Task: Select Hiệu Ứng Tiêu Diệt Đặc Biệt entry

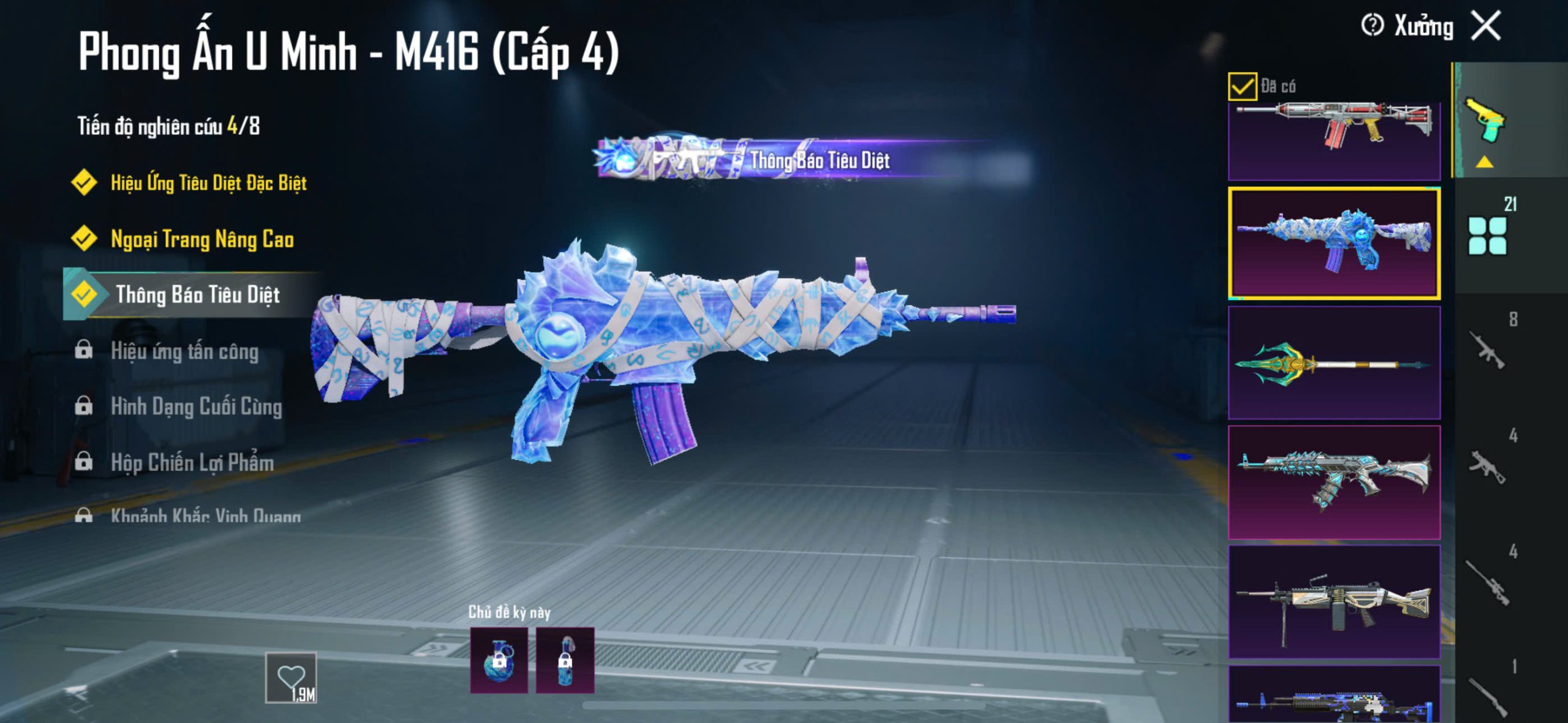Action: click(208, 182)
